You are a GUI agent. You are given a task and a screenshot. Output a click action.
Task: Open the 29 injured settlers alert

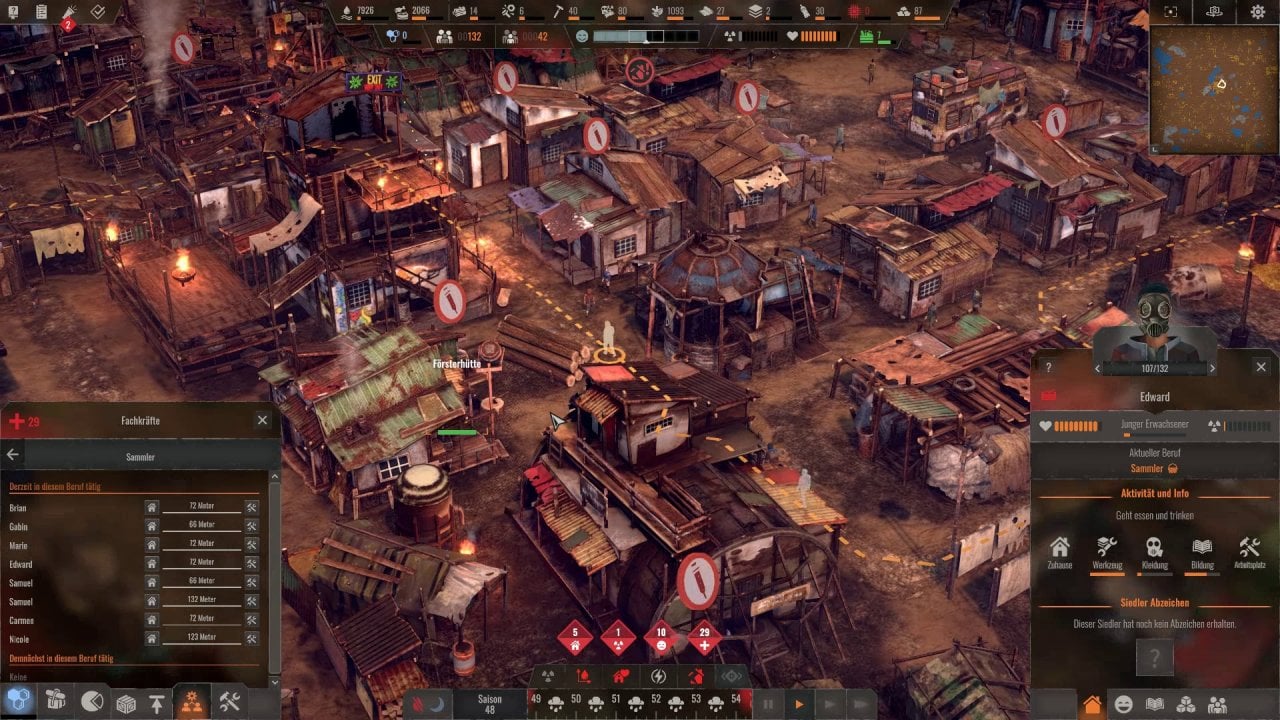pos(705,637)
